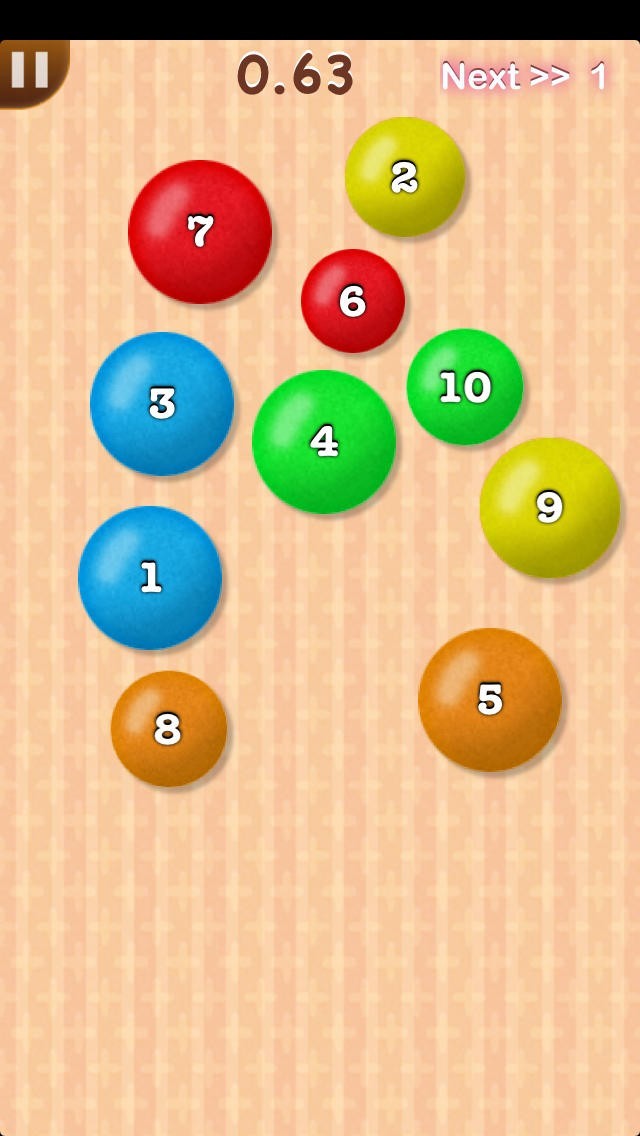
Task: Choose the green ball numbered 4
Action: point(324,441)
